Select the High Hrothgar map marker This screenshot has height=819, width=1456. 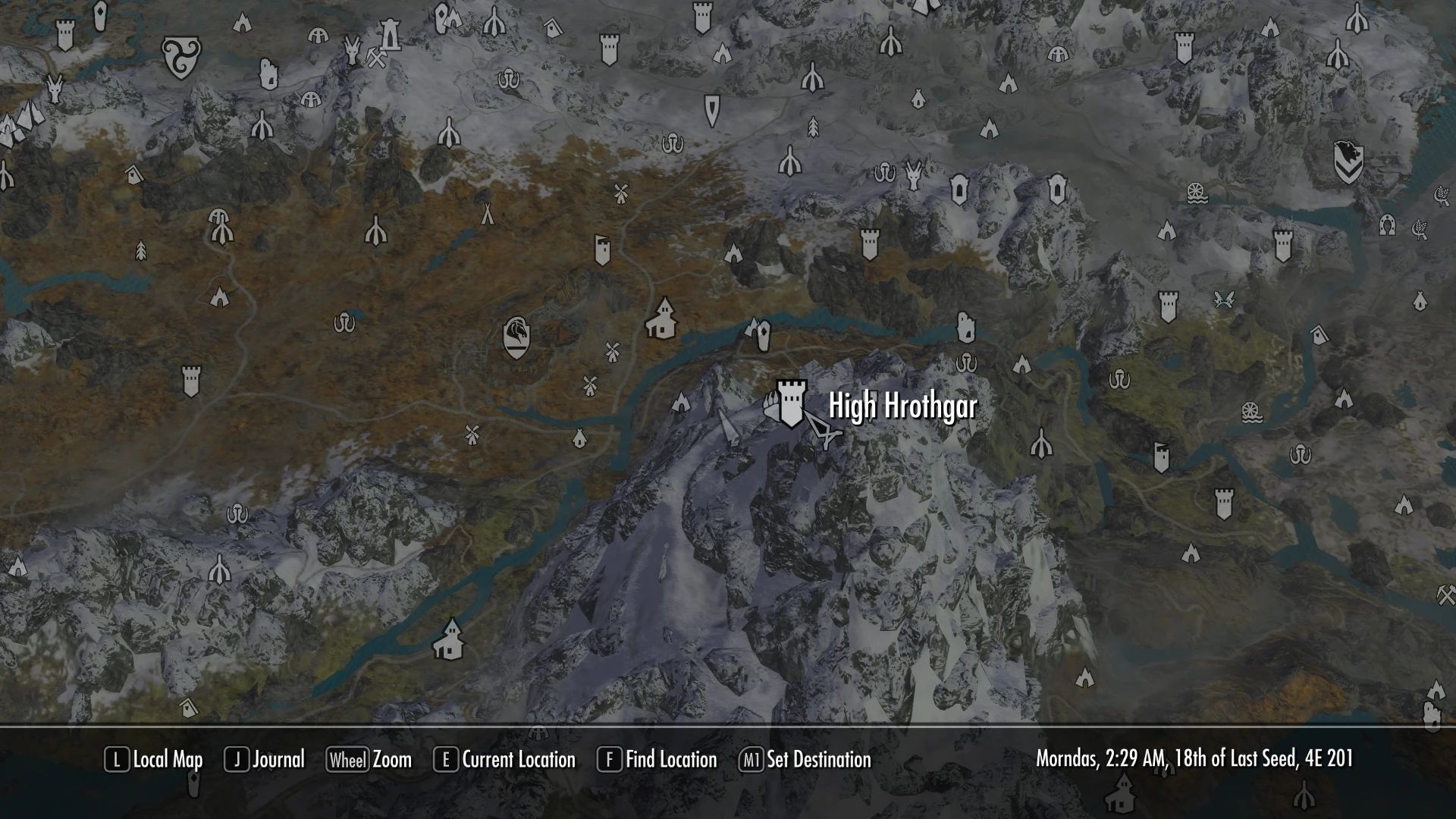791,403
